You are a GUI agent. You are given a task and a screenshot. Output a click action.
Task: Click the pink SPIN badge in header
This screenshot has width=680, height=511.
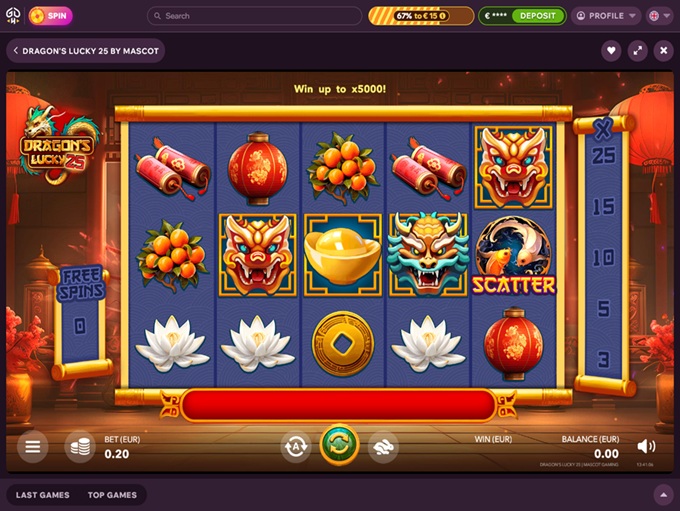click(50, 16)
